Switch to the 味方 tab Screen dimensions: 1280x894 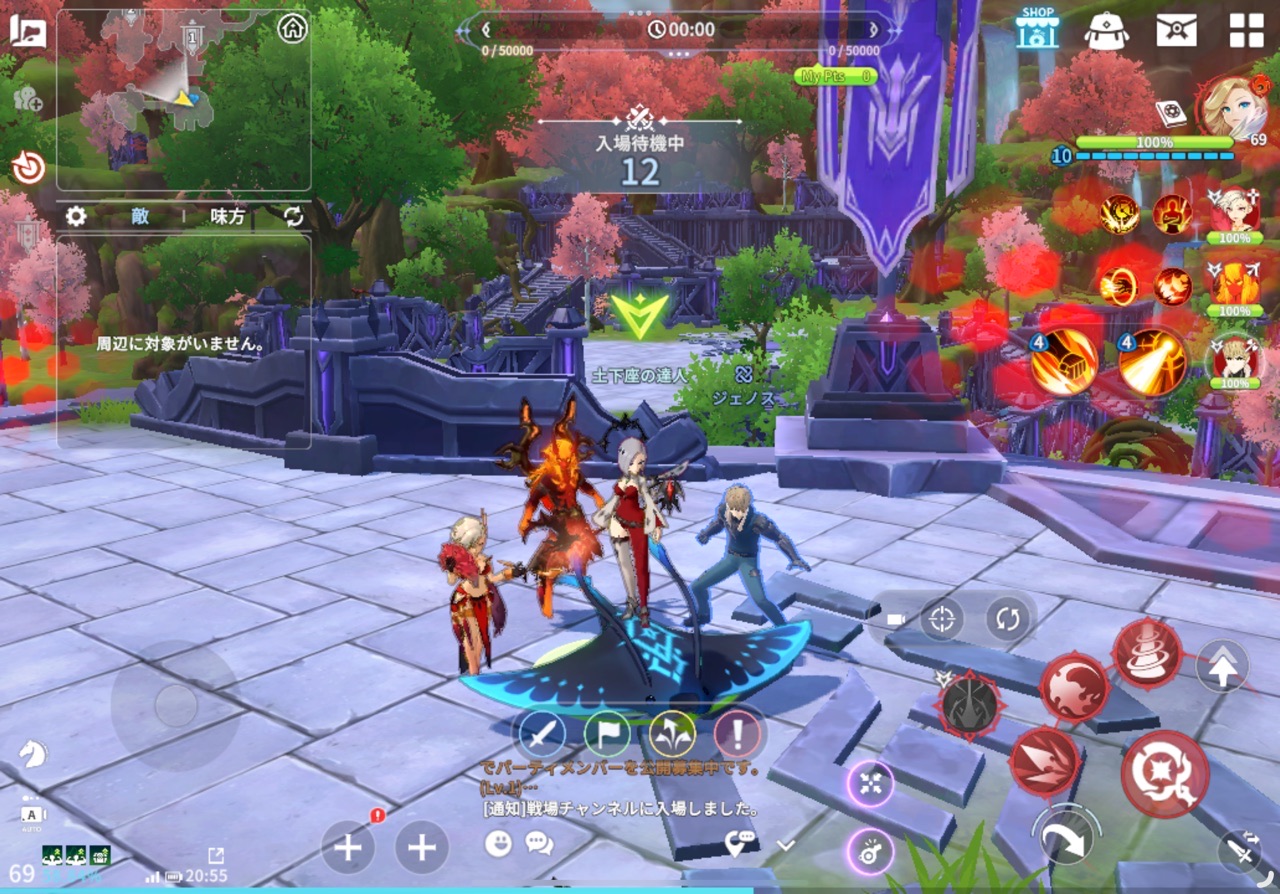[227, 216]
